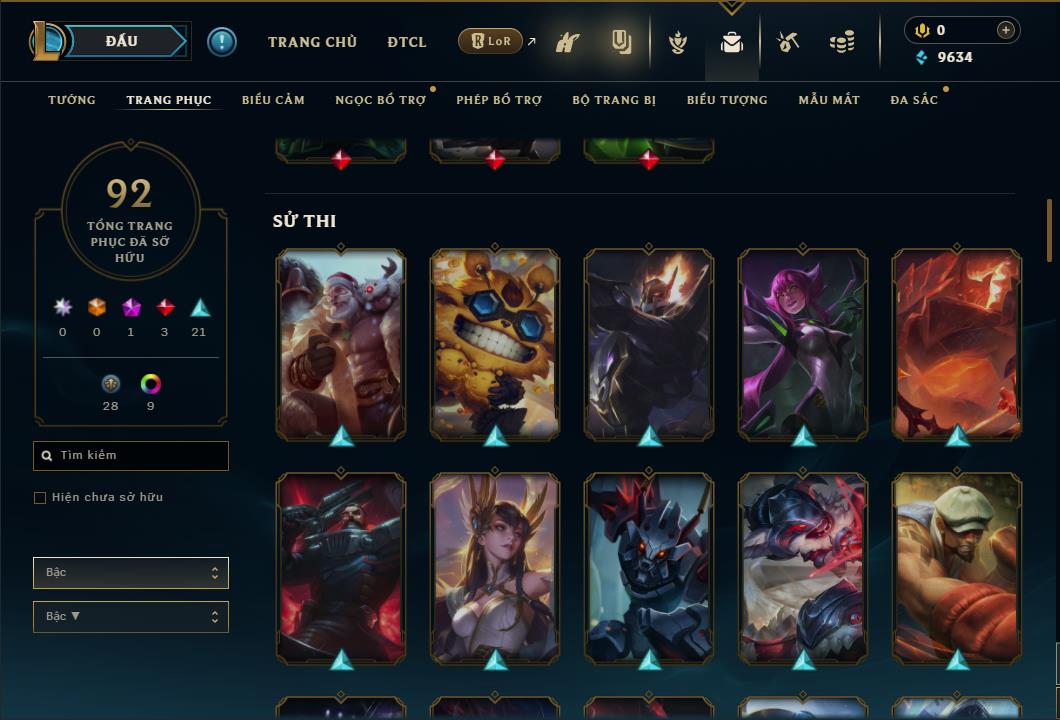Add currency with the plus button

pyautogui.click(x=1005, y=30)
